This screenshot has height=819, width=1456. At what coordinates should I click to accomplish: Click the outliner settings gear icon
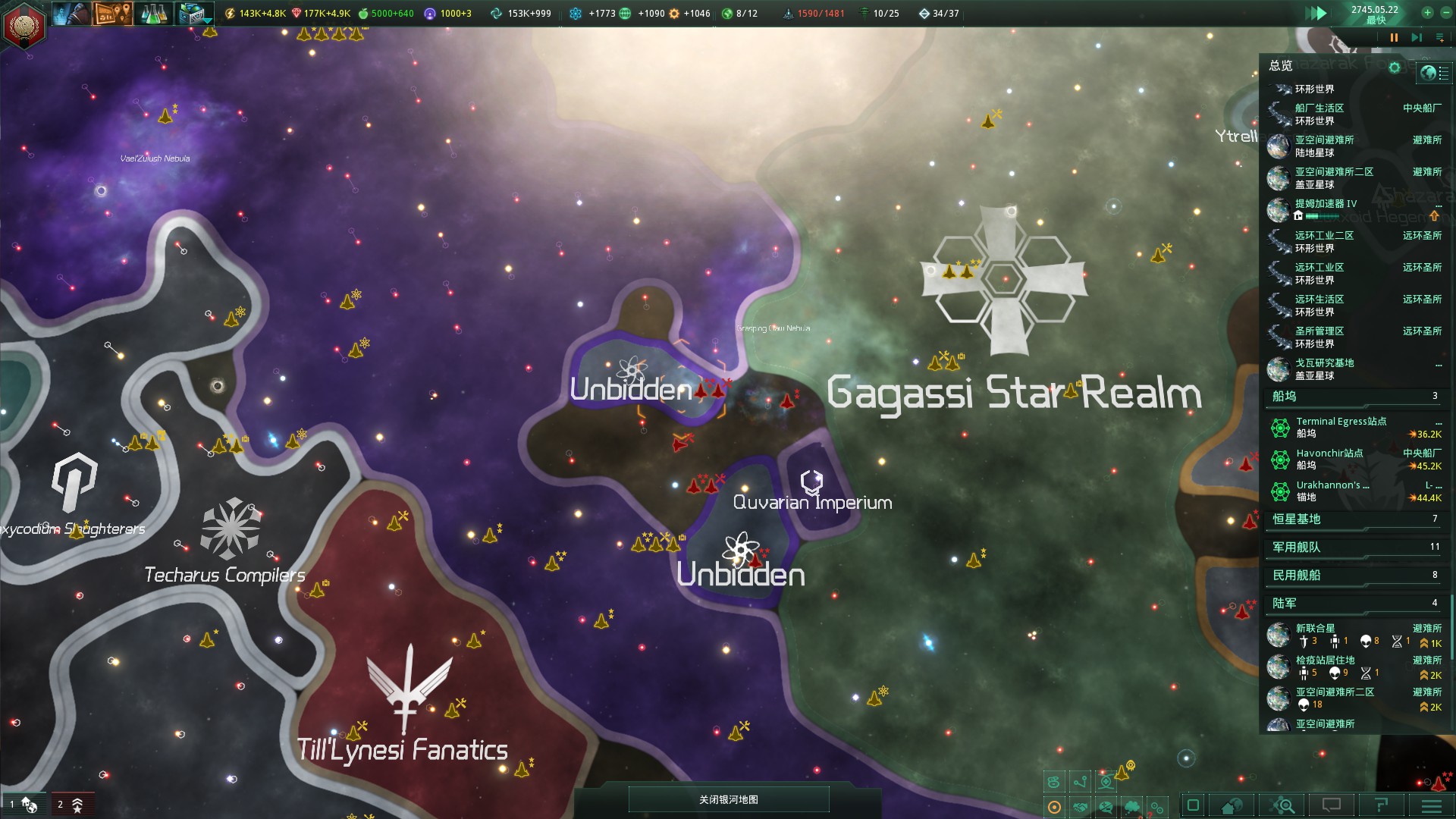(x=1394, y=67)
